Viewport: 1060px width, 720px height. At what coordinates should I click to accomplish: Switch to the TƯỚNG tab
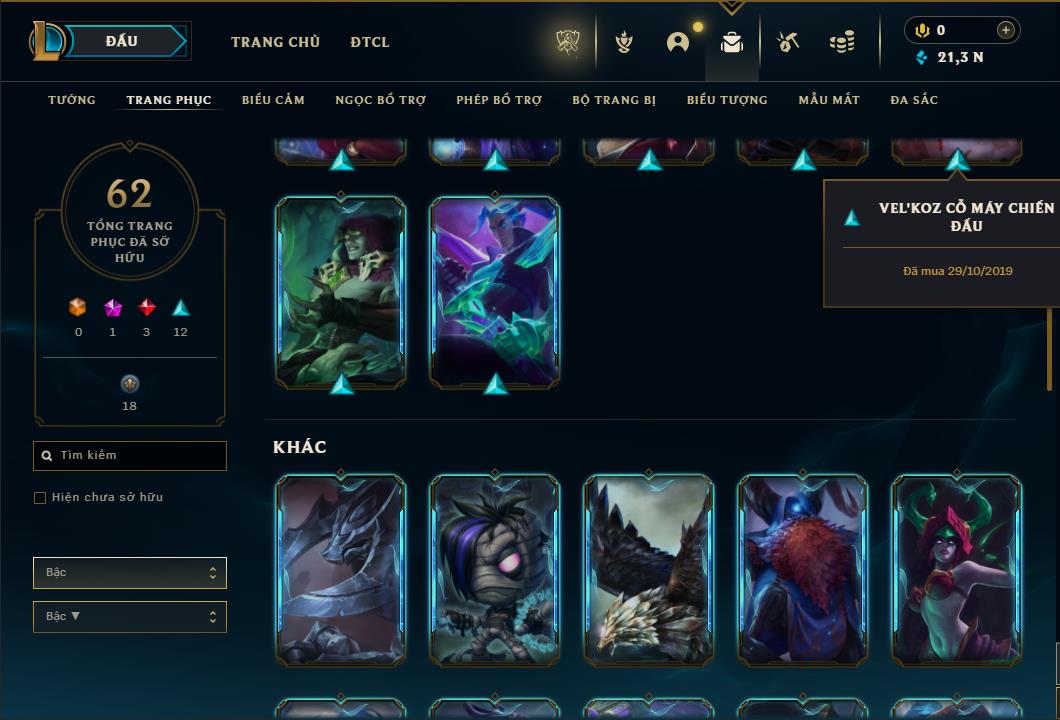pyautogui.click(x=72, y=100)
